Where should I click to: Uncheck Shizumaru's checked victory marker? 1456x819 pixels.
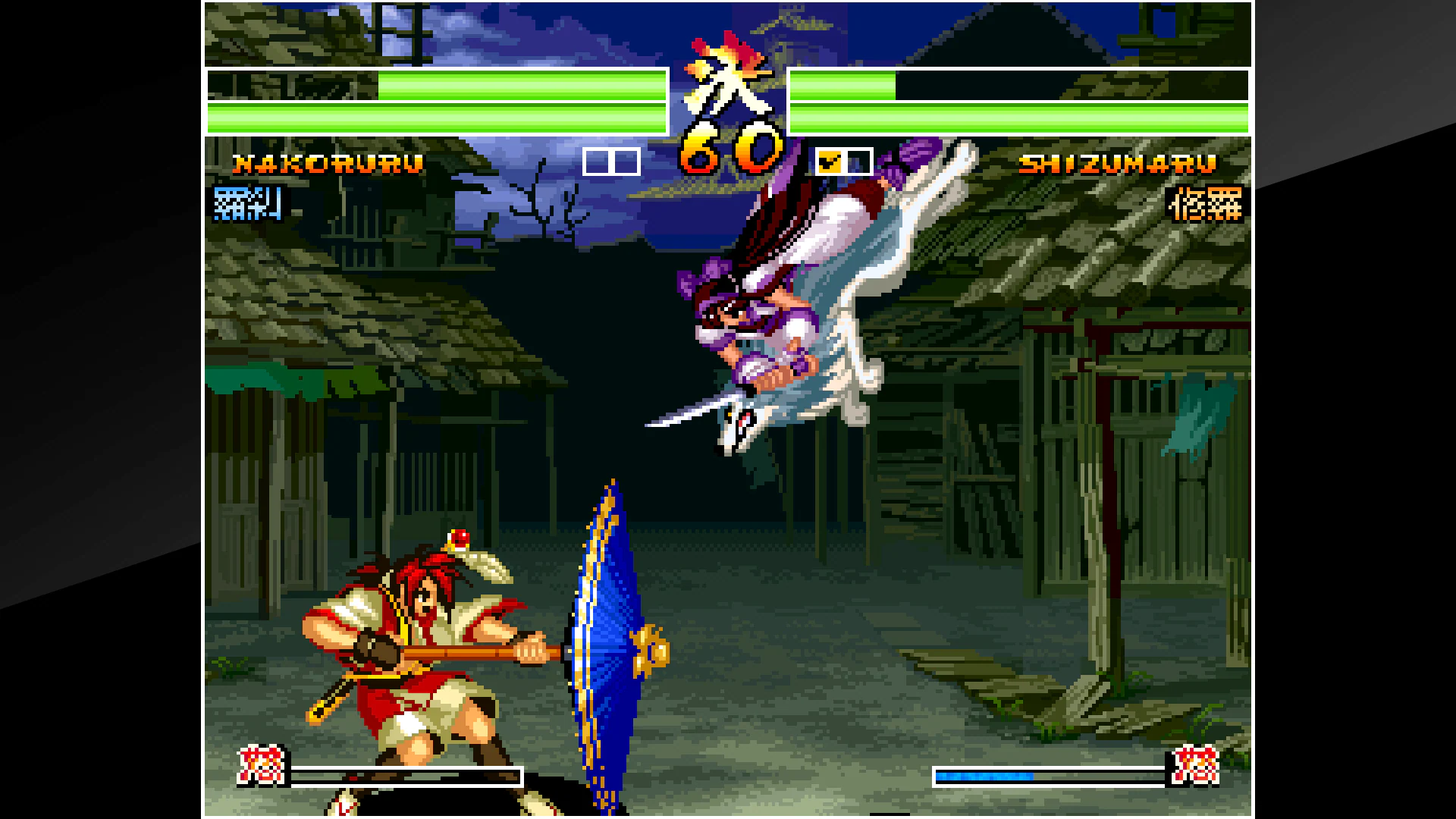click(x=830, y=160)
